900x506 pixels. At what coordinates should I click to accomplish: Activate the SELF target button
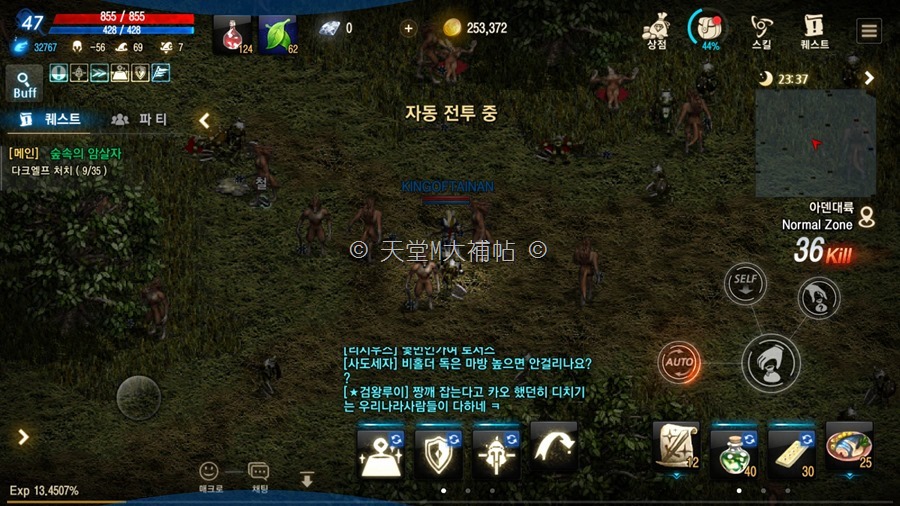click(x=744, y=283)
